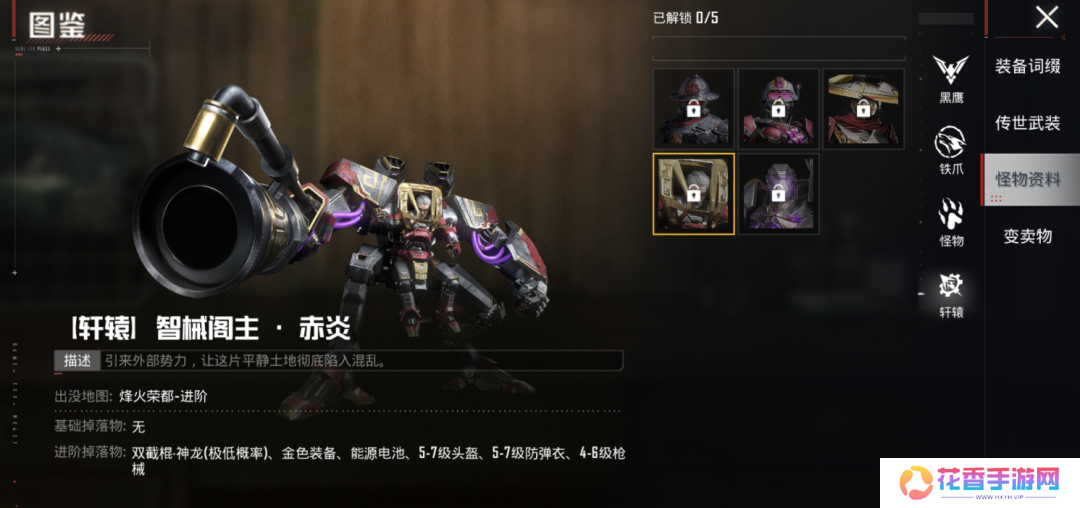
Task: Show the 怪物 paw category
Action: tap(951, 222)
